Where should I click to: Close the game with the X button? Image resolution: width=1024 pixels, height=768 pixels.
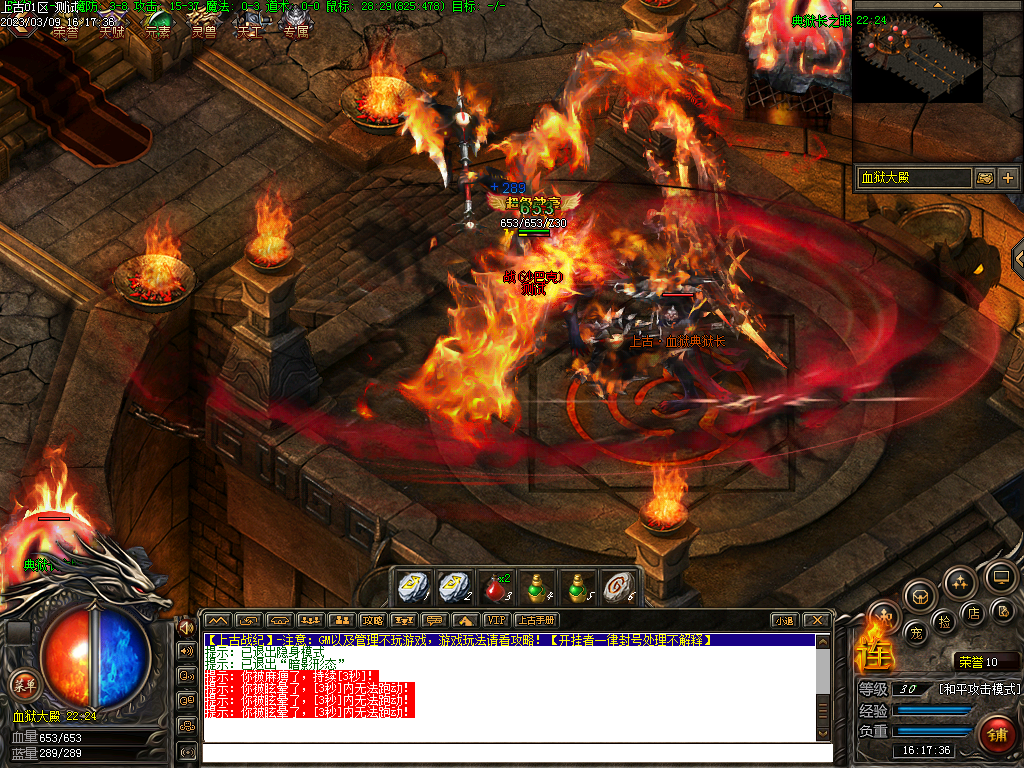click(816, 620)
